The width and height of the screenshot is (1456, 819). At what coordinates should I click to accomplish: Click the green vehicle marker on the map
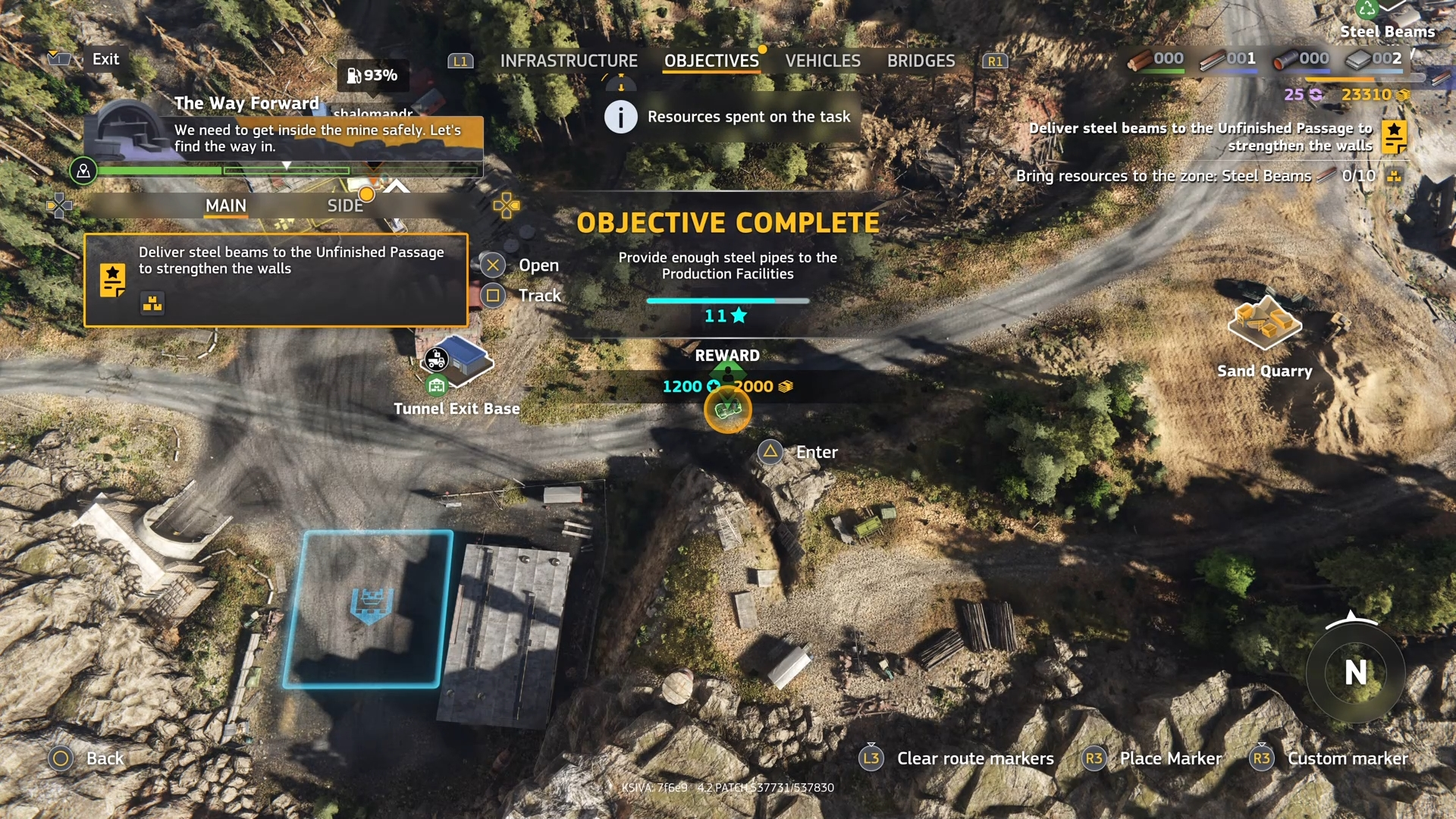727,410
